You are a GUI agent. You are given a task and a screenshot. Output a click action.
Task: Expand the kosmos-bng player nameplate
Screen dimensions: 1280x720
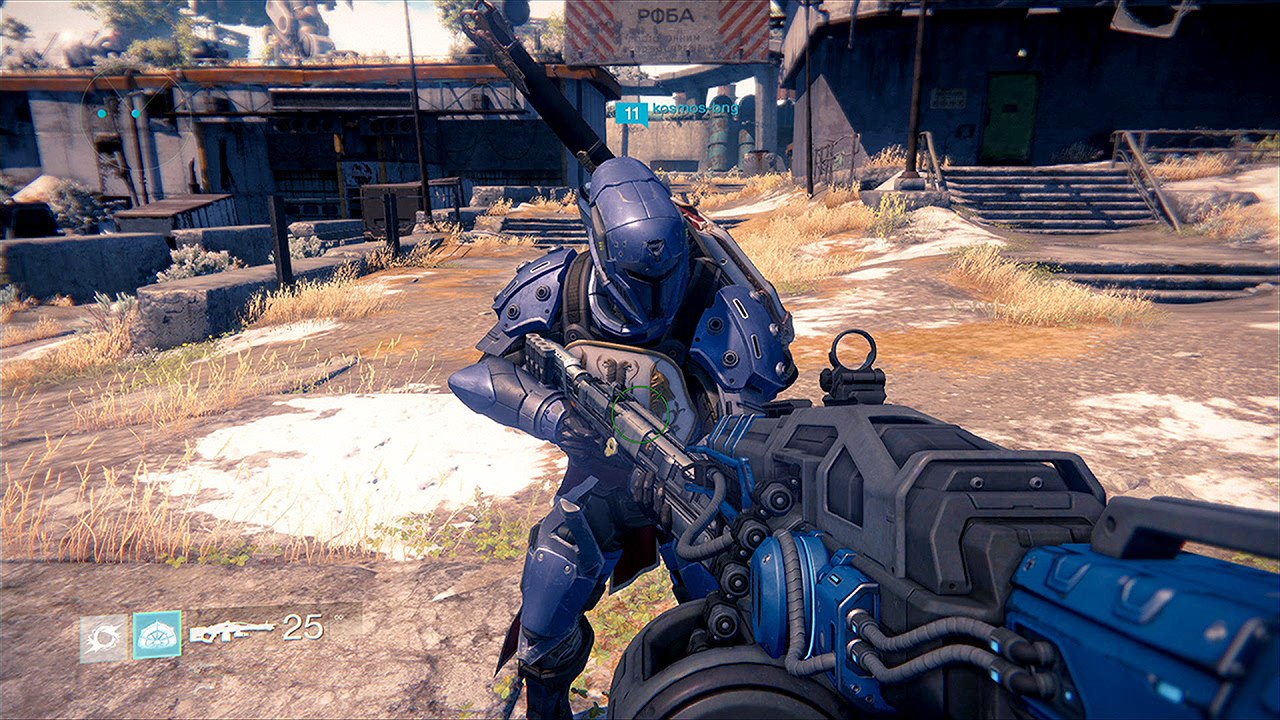(x=680, y=110)
